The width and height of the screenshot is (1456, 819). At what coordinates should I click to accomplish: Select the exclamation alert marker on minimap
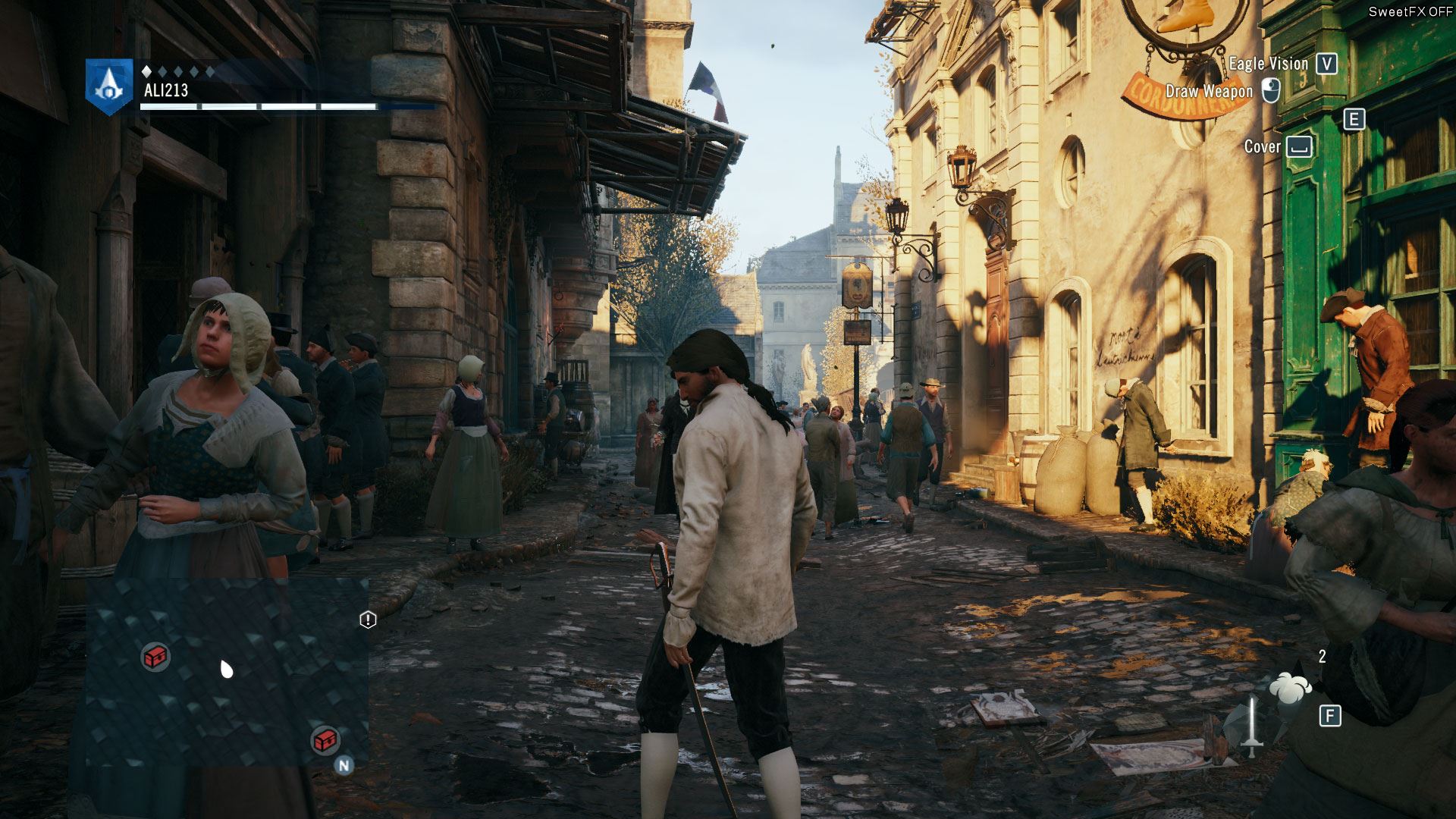[x=368, y=620]
